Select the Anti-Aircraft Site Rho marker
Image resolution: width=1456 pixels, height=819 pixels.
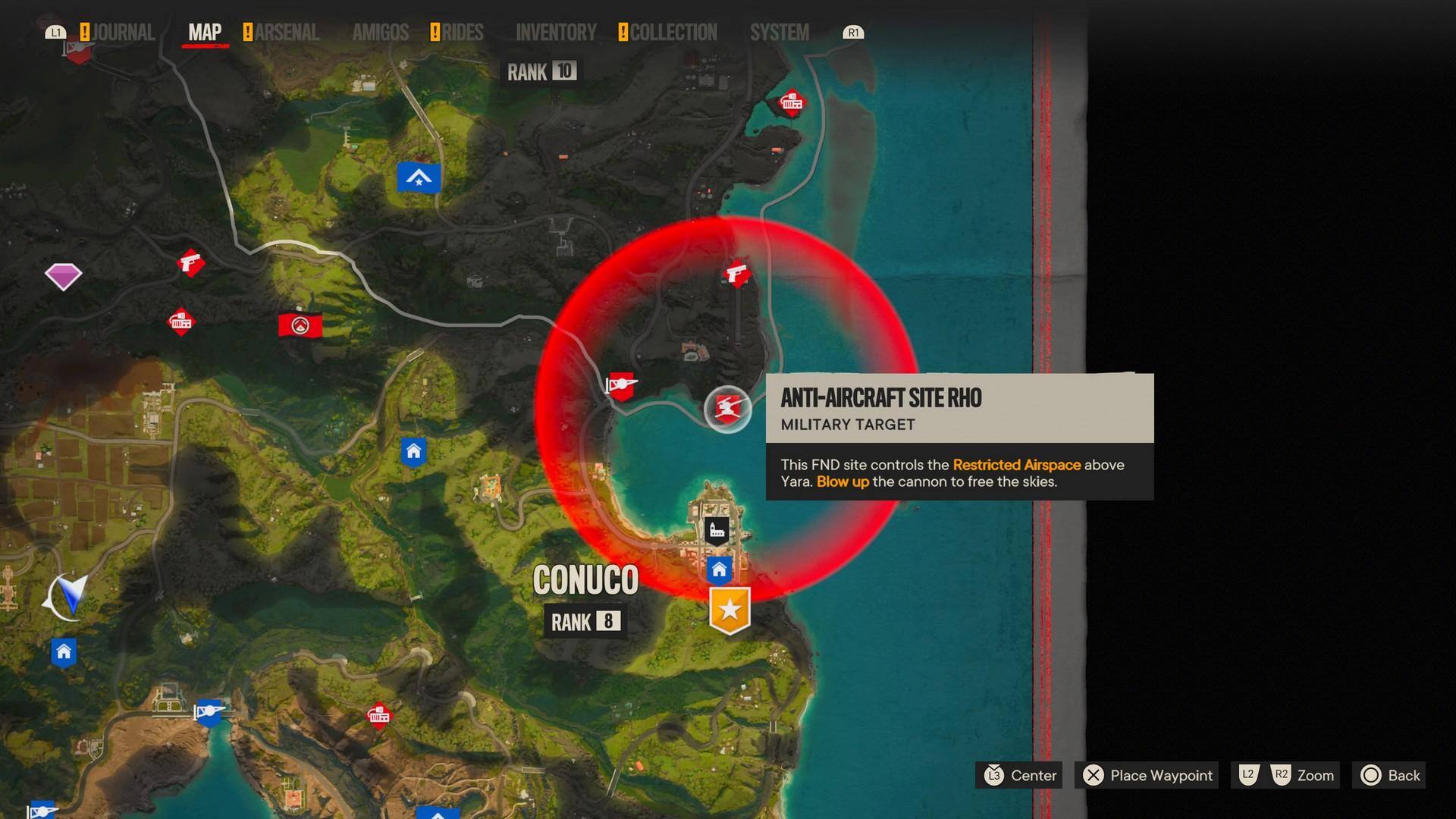click(727, 409)
